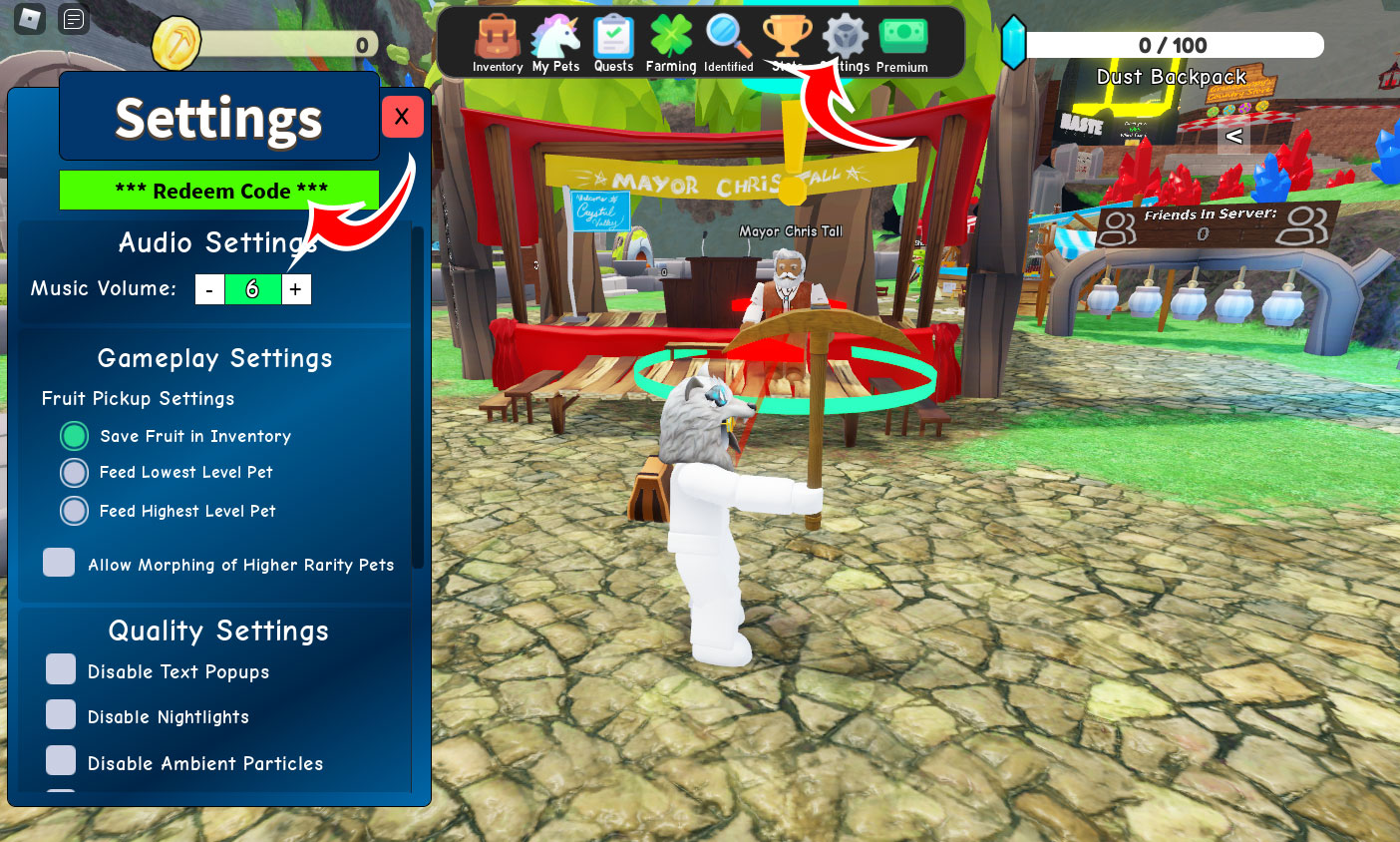This screenshot has height=842, width=1400.
Task: Choose Feed Highest Level Pet
Action: 75,511
